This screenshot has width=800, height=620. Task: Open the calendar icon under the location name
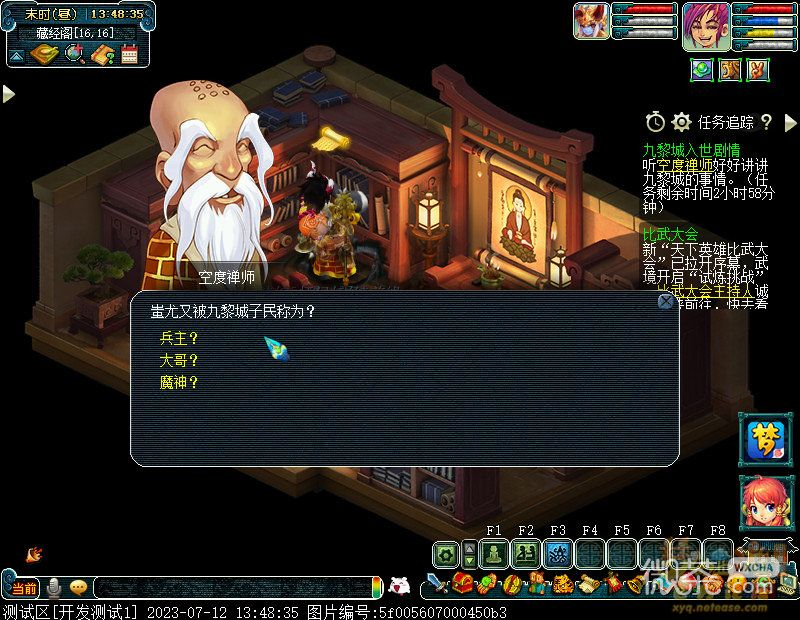tap(129, 54)
